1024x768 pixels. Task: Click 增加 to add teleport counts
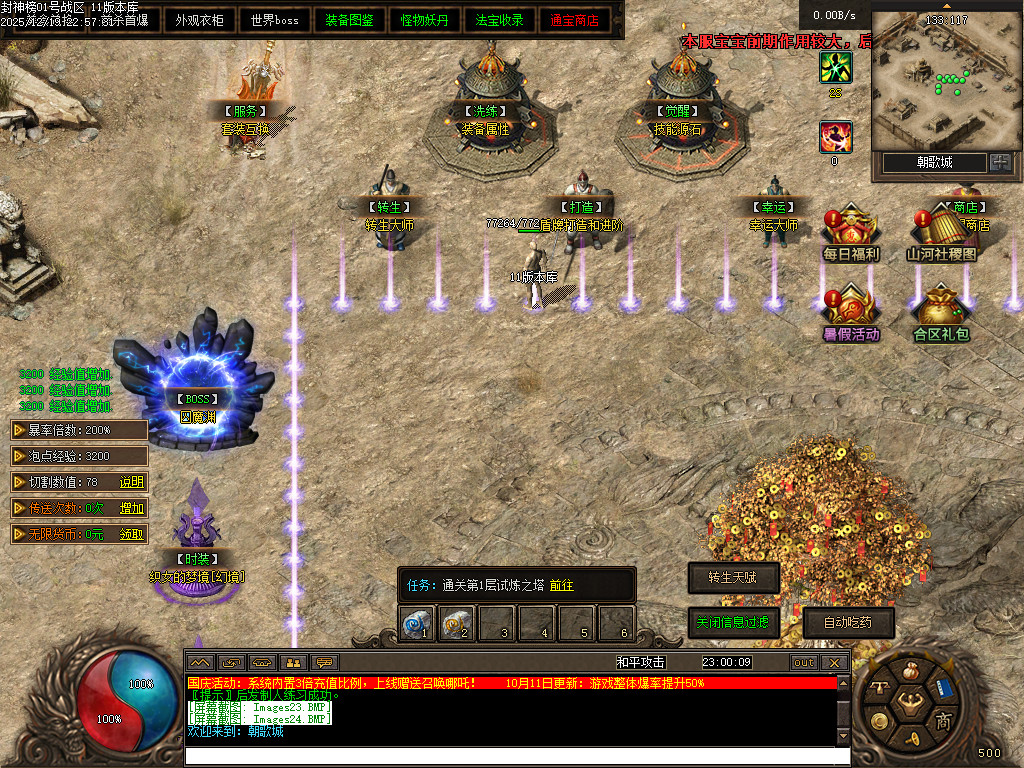pos(132,508)
